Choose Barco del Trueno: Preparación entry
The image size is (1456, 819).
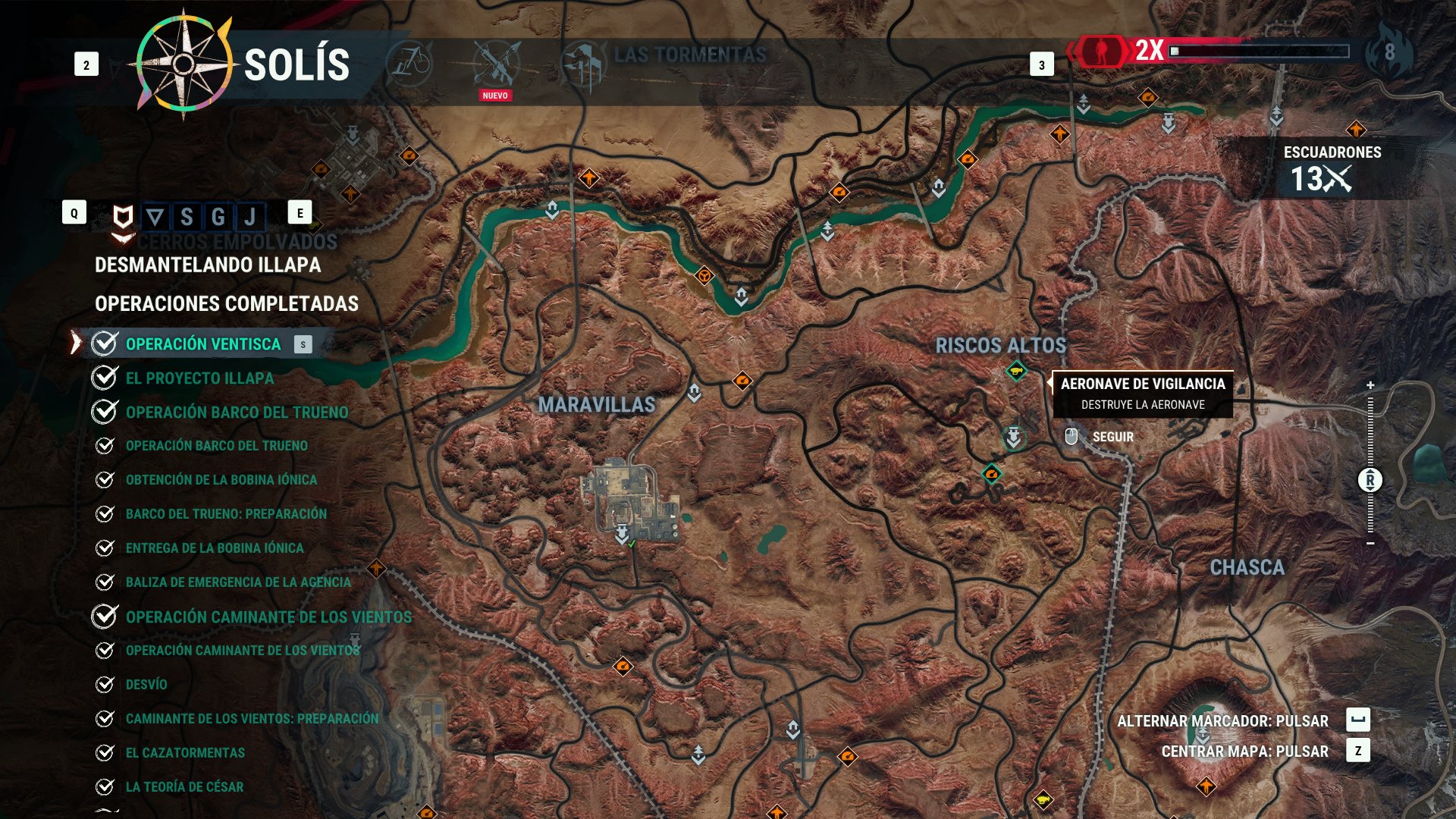(x=226, y=514)
